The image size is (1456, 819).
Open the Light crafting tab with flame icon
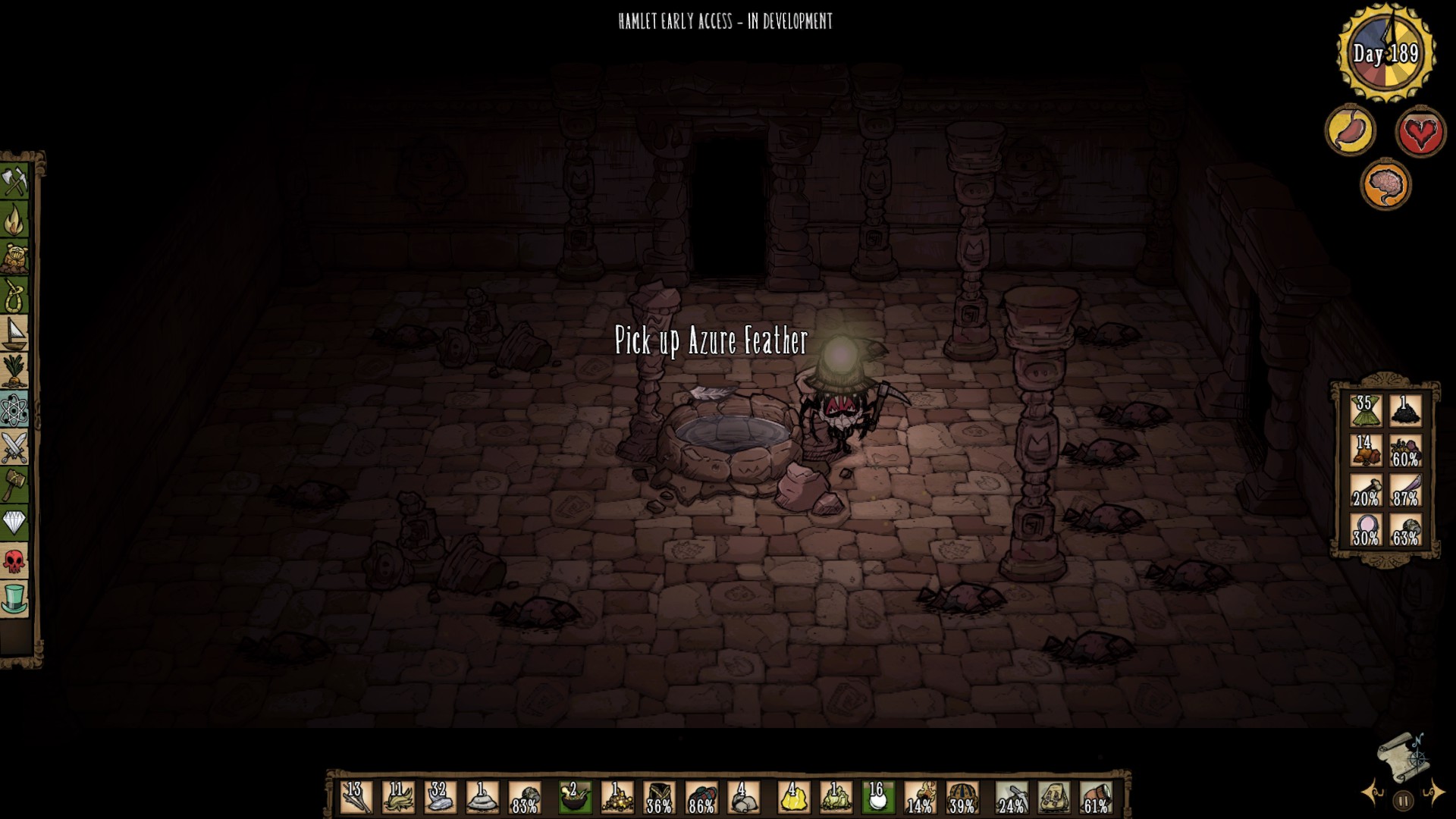14,220
